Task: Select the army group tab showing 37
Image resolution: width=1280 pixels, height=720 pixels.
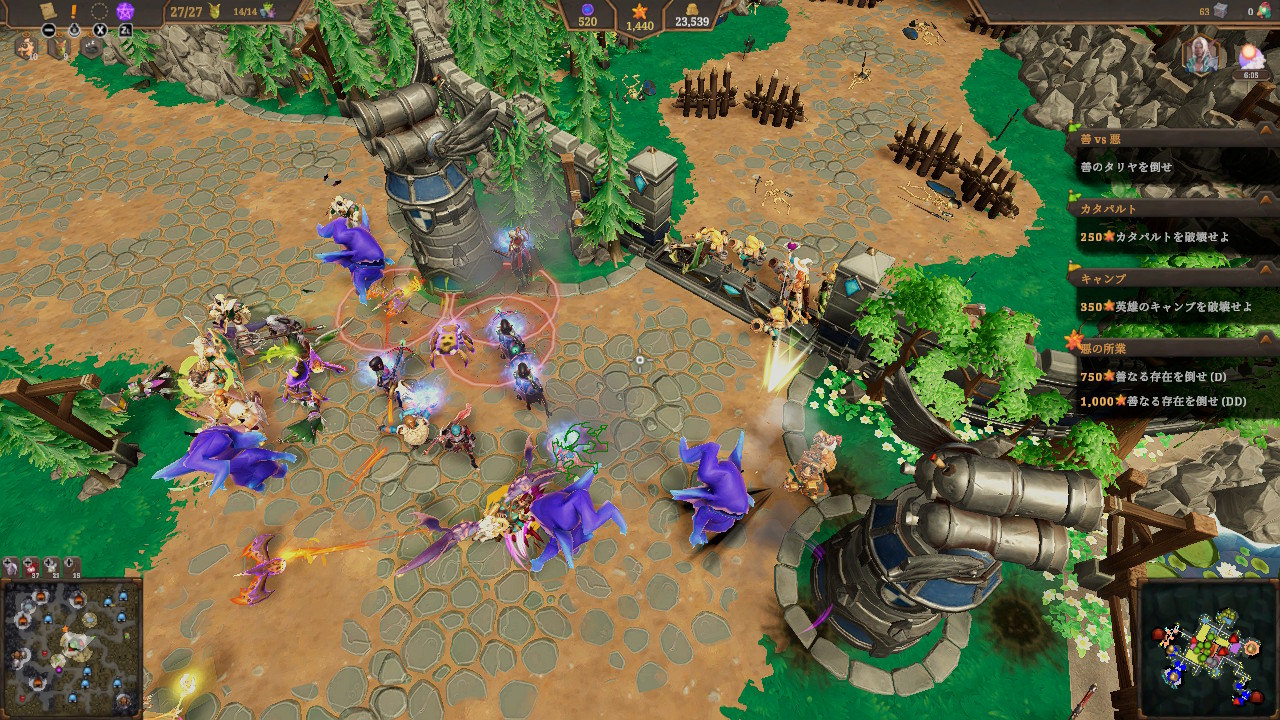Action: pyautogui.click(x=30, y=567)
